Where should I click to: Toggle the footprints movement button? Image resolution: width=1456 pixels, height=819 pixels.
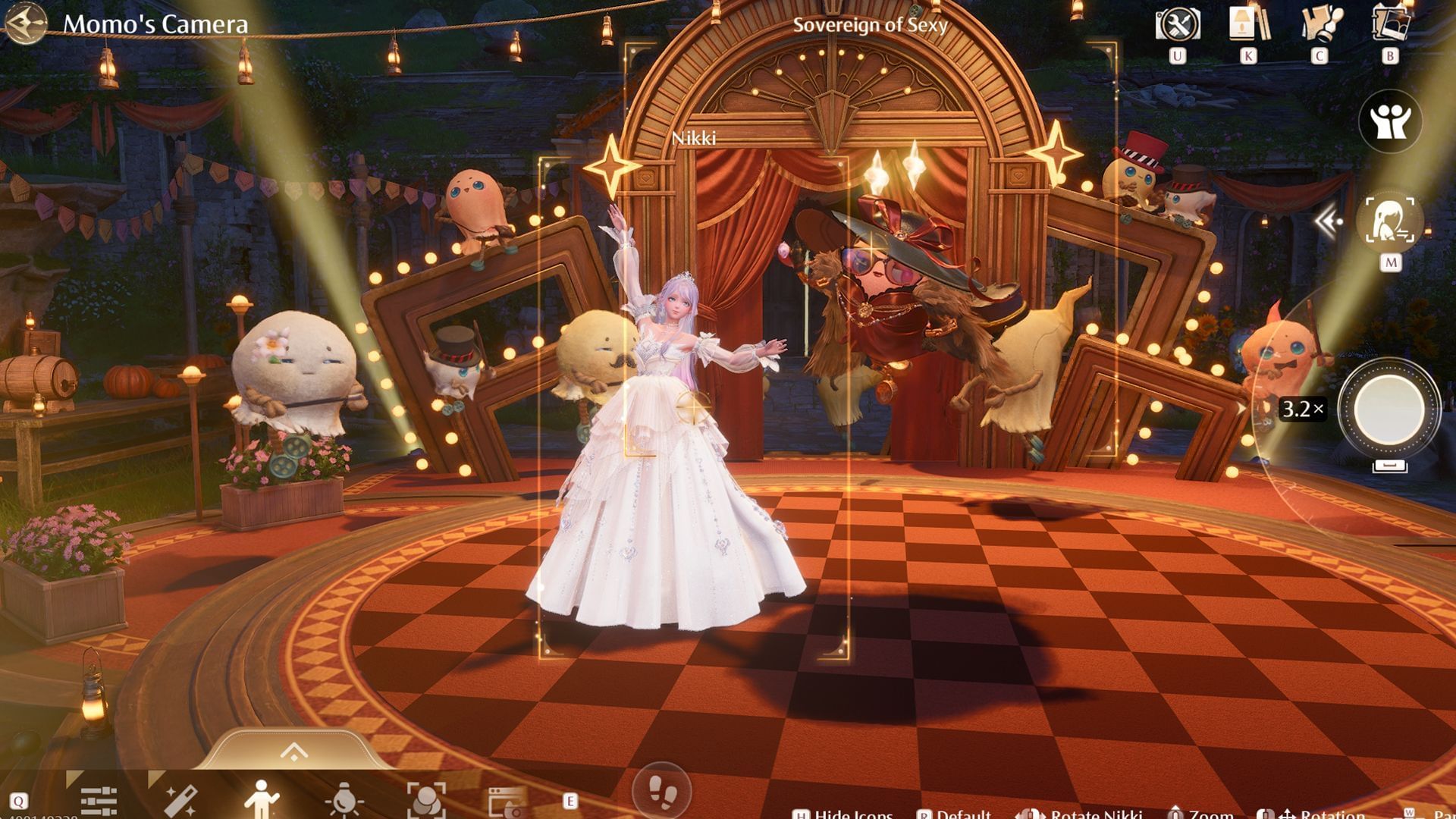[661, 791]
